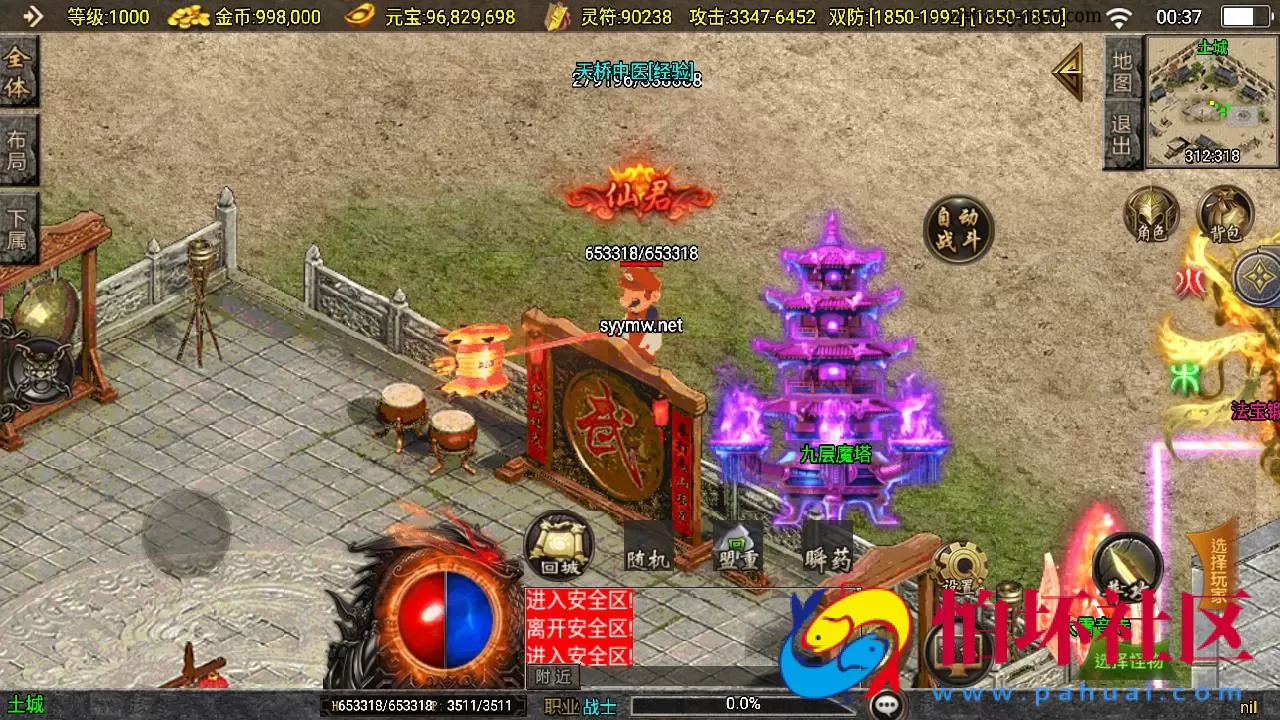
Task: Select the 回城 return-to-town scroll icon
Action: [557, 548]
